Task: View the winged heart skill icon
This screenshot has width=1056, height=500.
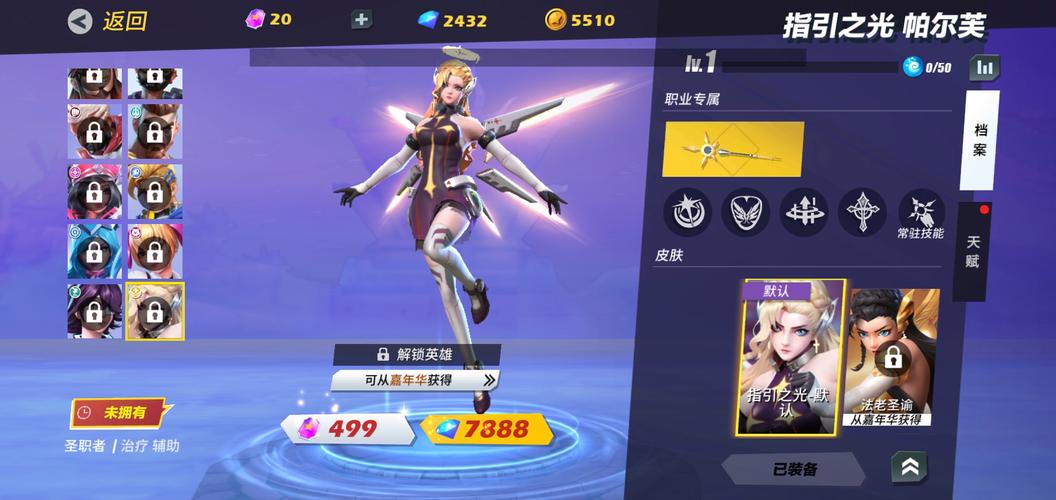Action: 746,211
